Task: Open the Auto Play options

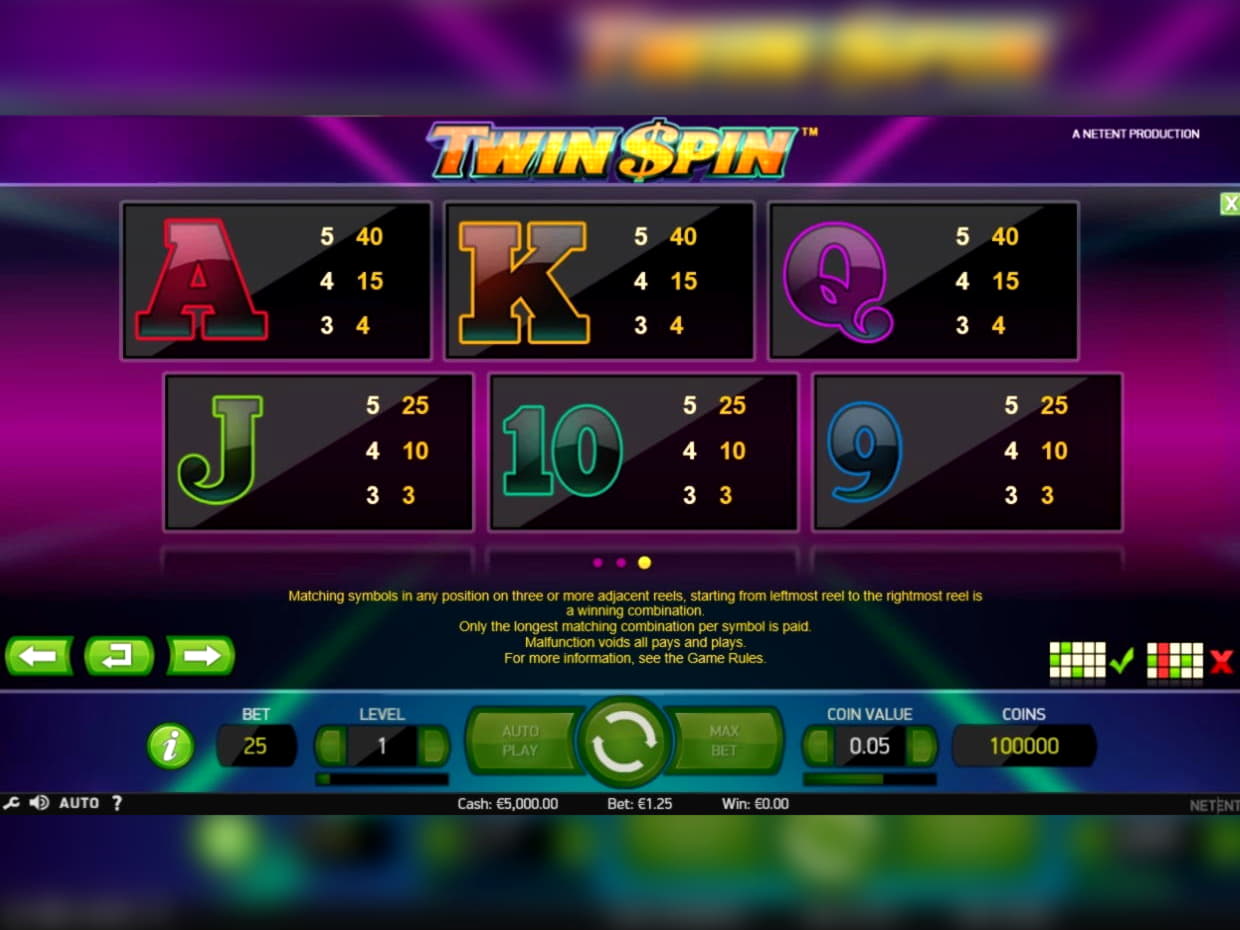Action: coord(520,741)
